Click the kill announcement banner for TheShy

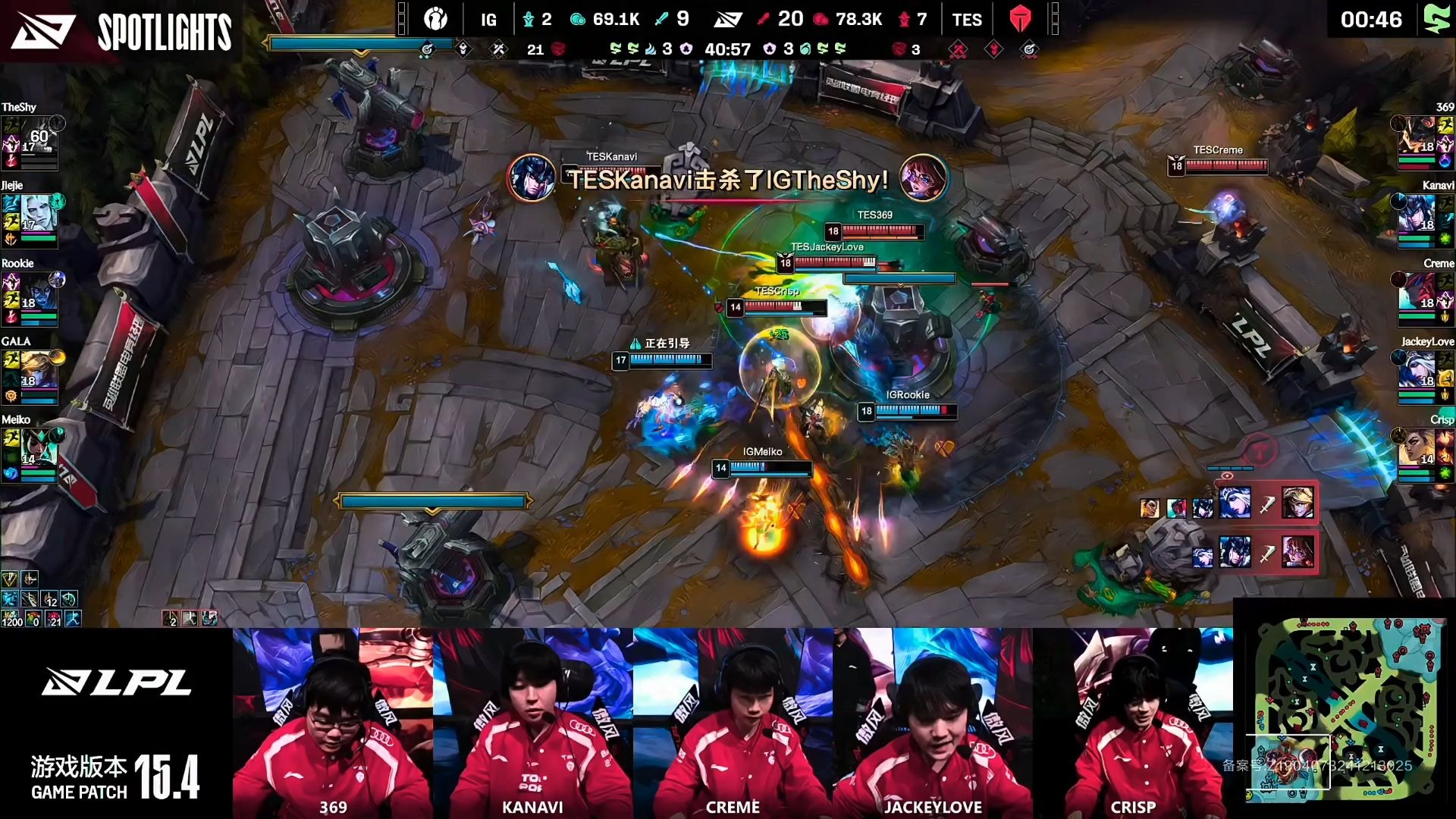(x=727, y=180)
